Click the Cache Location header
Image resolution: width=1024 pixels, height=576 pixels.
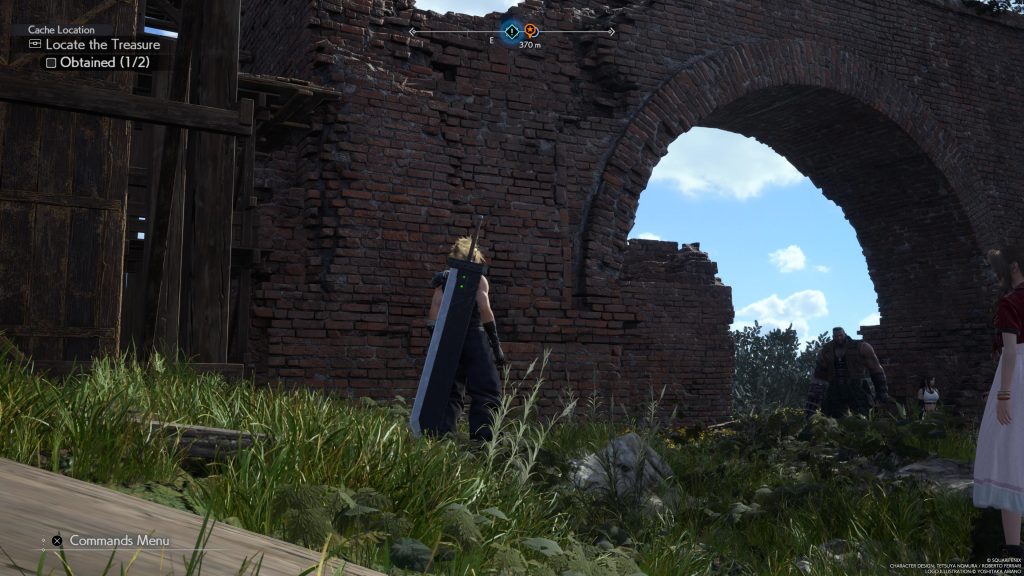[x=61, y=30]
